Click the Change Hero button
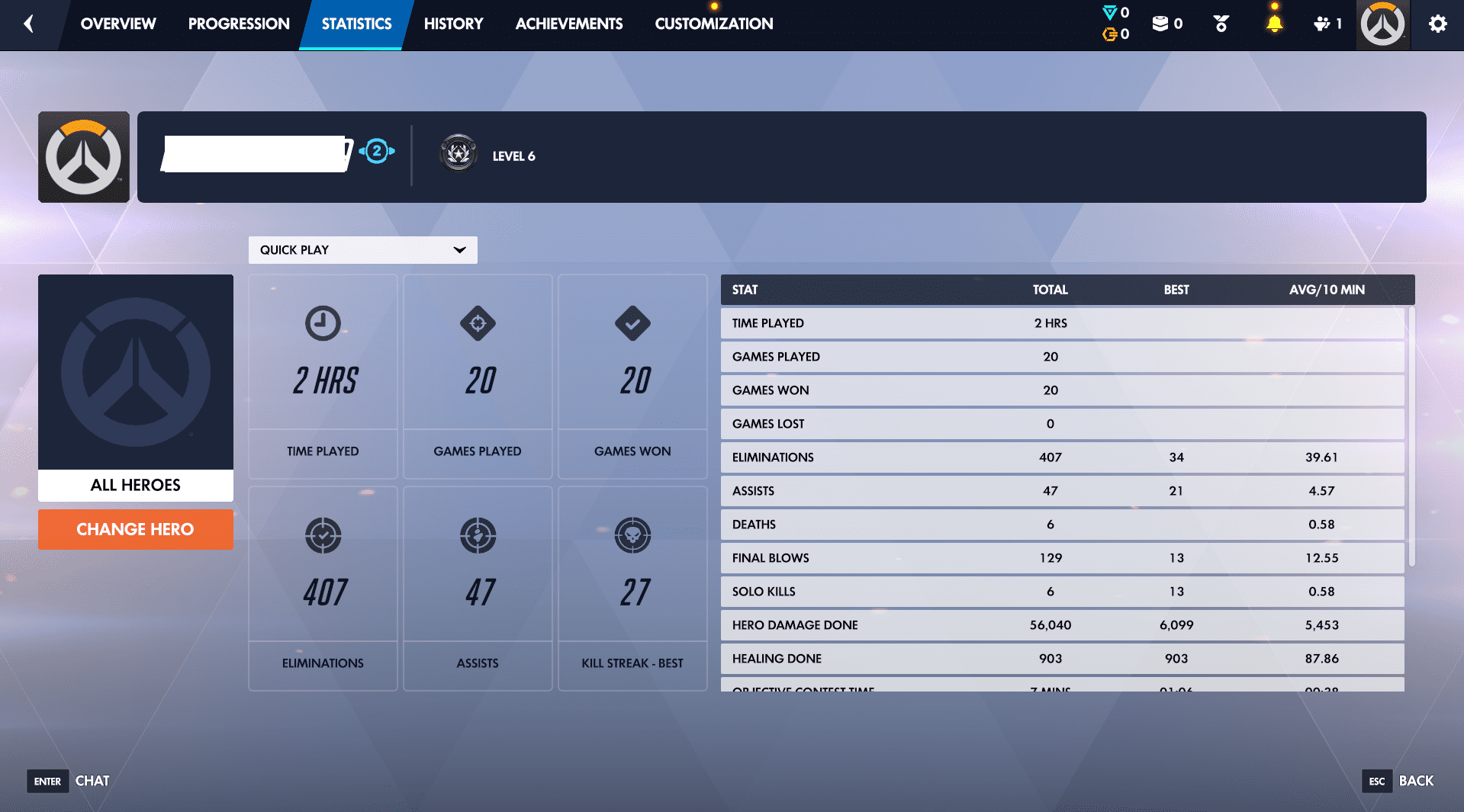The height and width of the screenshot is (812, 1464). point(135,529)
